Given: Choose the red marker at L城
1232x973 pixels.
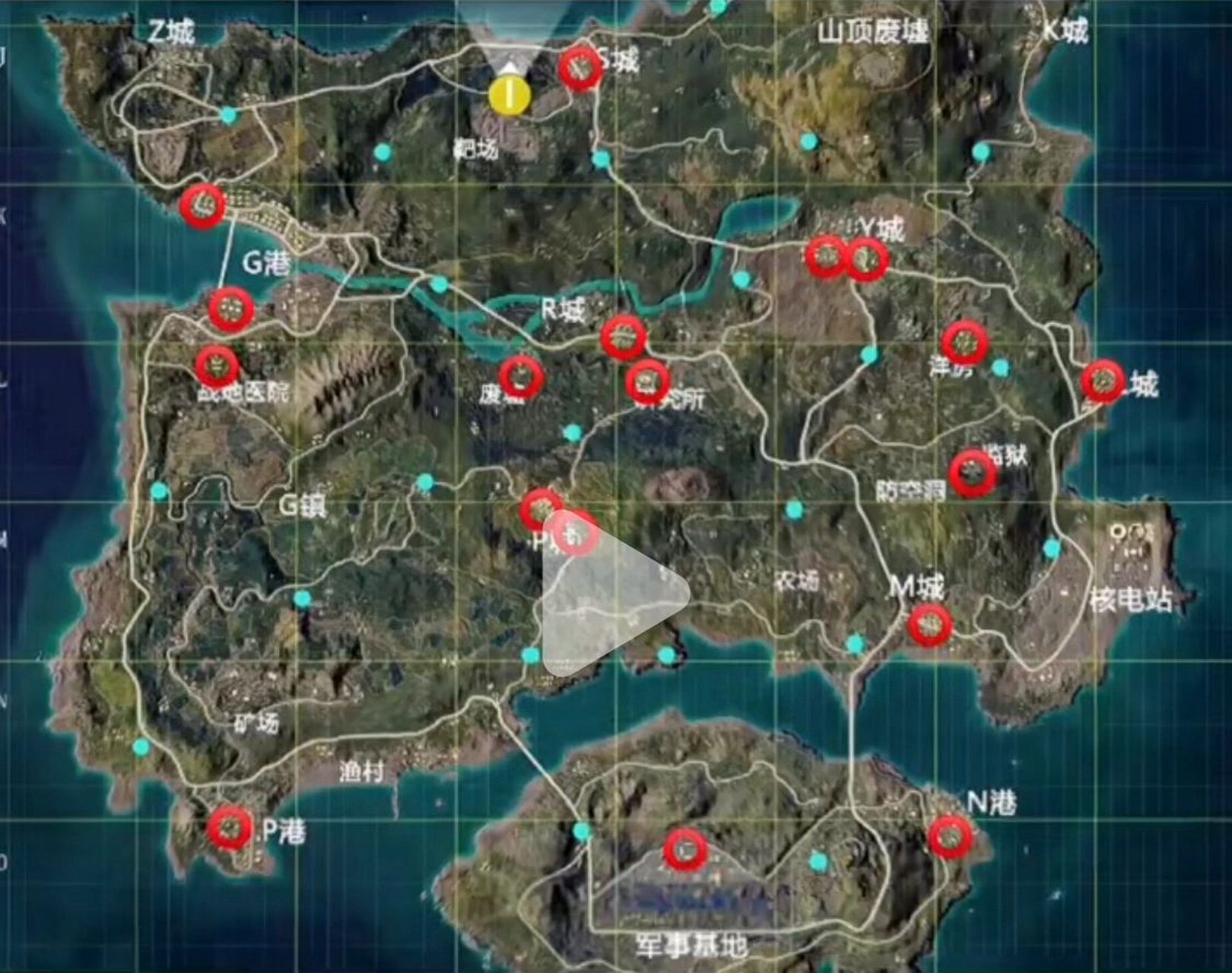Looking at the screenshot, I should (1102, 381).
